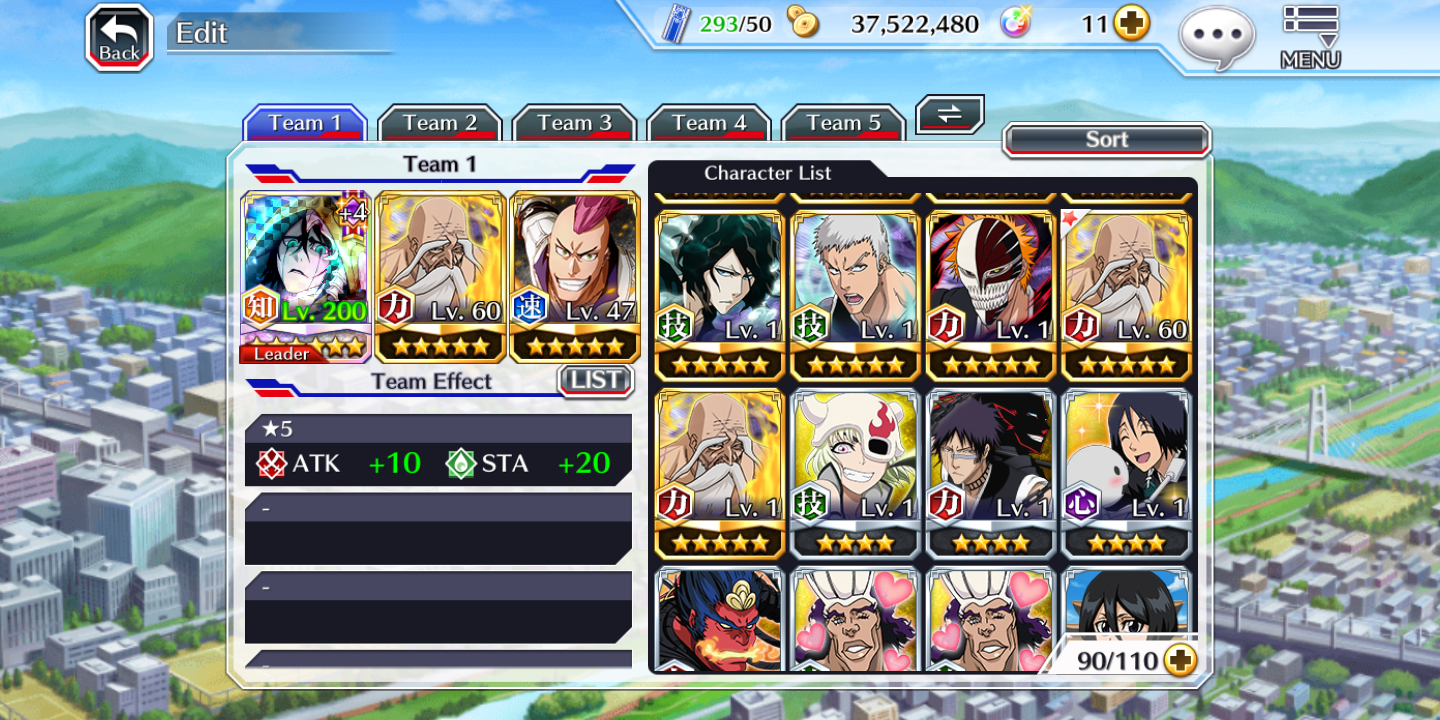1440x720 pixels.
Task: Select the Lv. 200 team leader slot
Action: pyautogui.click(x=306, y=276)
